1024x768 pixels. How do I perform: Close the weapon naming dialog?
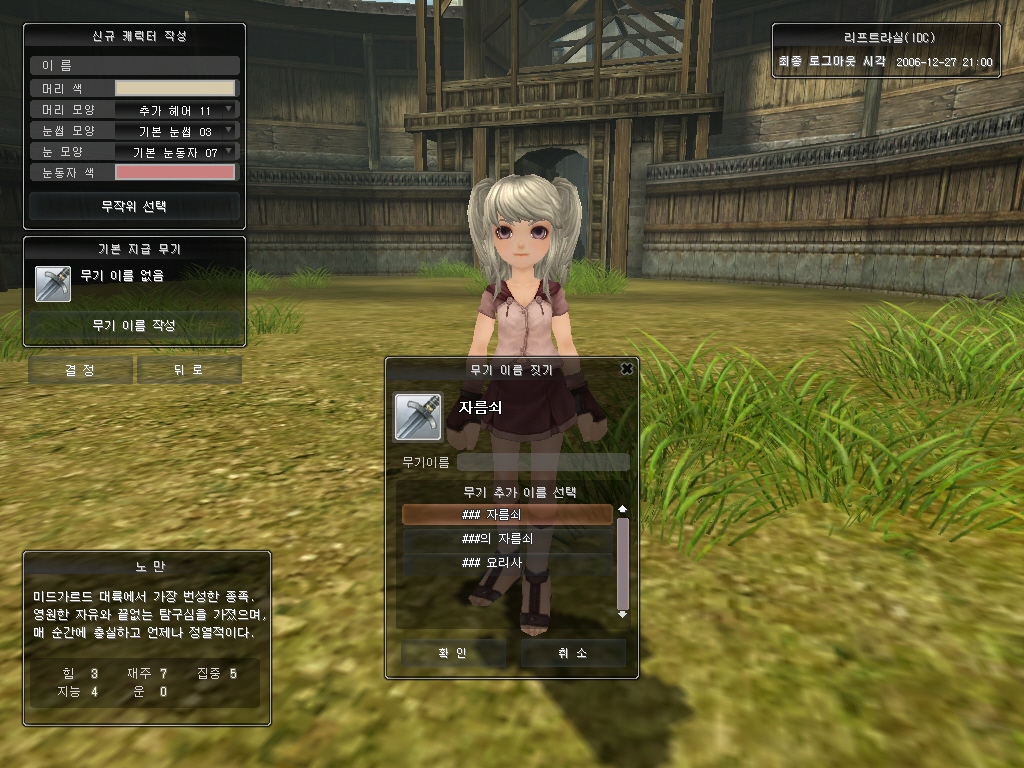pyautogui.click(x=627, y=369)
